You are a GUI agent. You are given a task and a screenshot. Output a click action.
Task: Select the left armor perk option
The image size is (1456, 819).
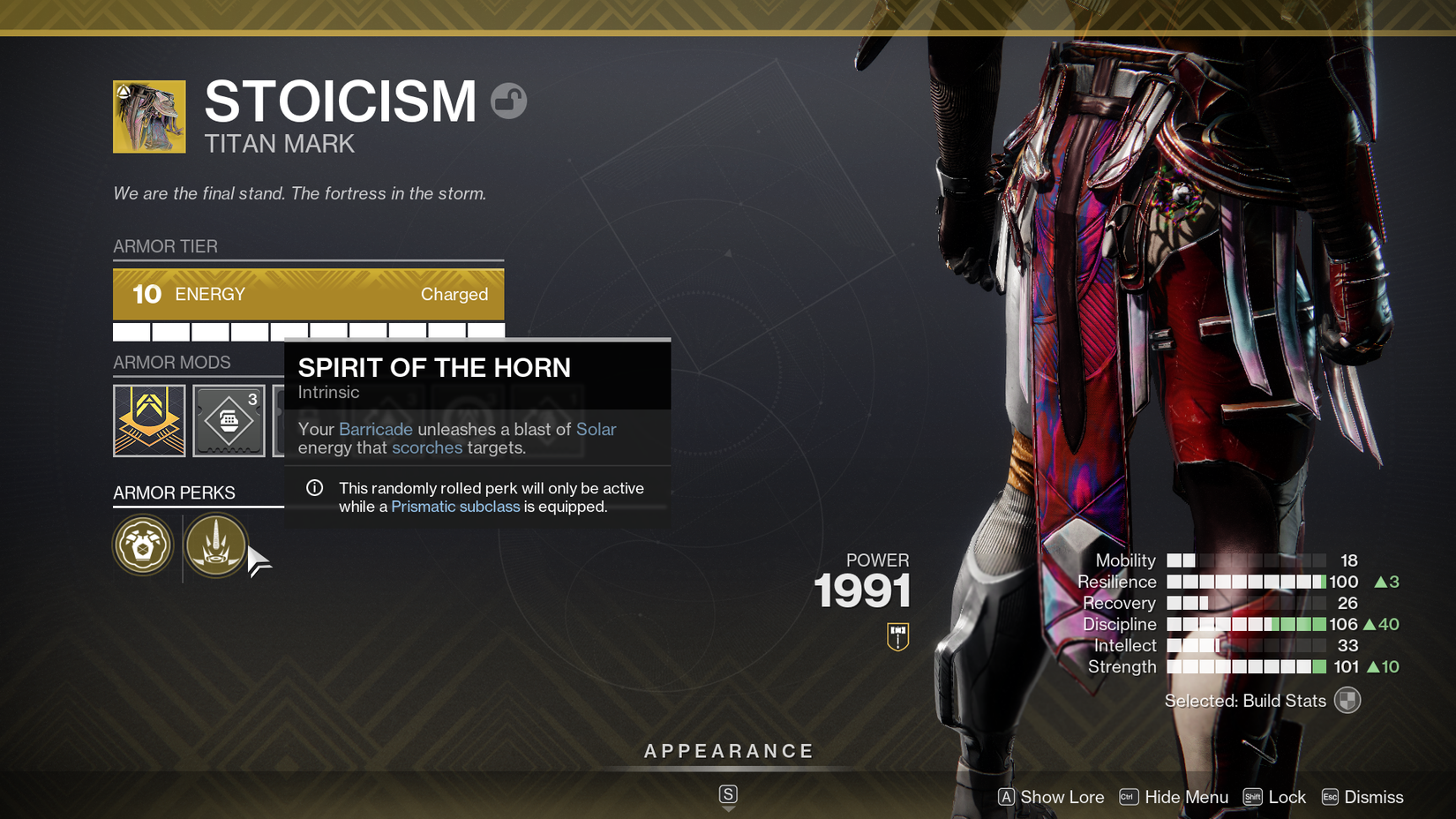(x=143, y=545)
